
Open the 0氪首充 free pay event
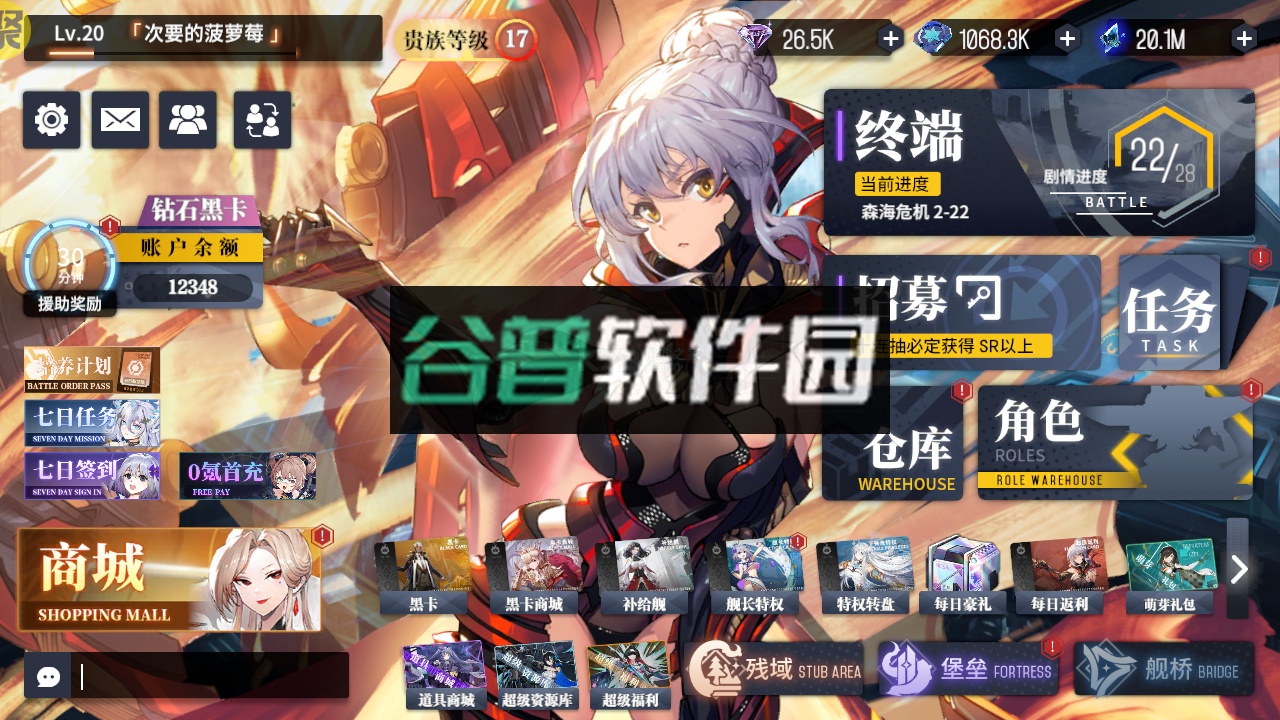tap(248, 475)
